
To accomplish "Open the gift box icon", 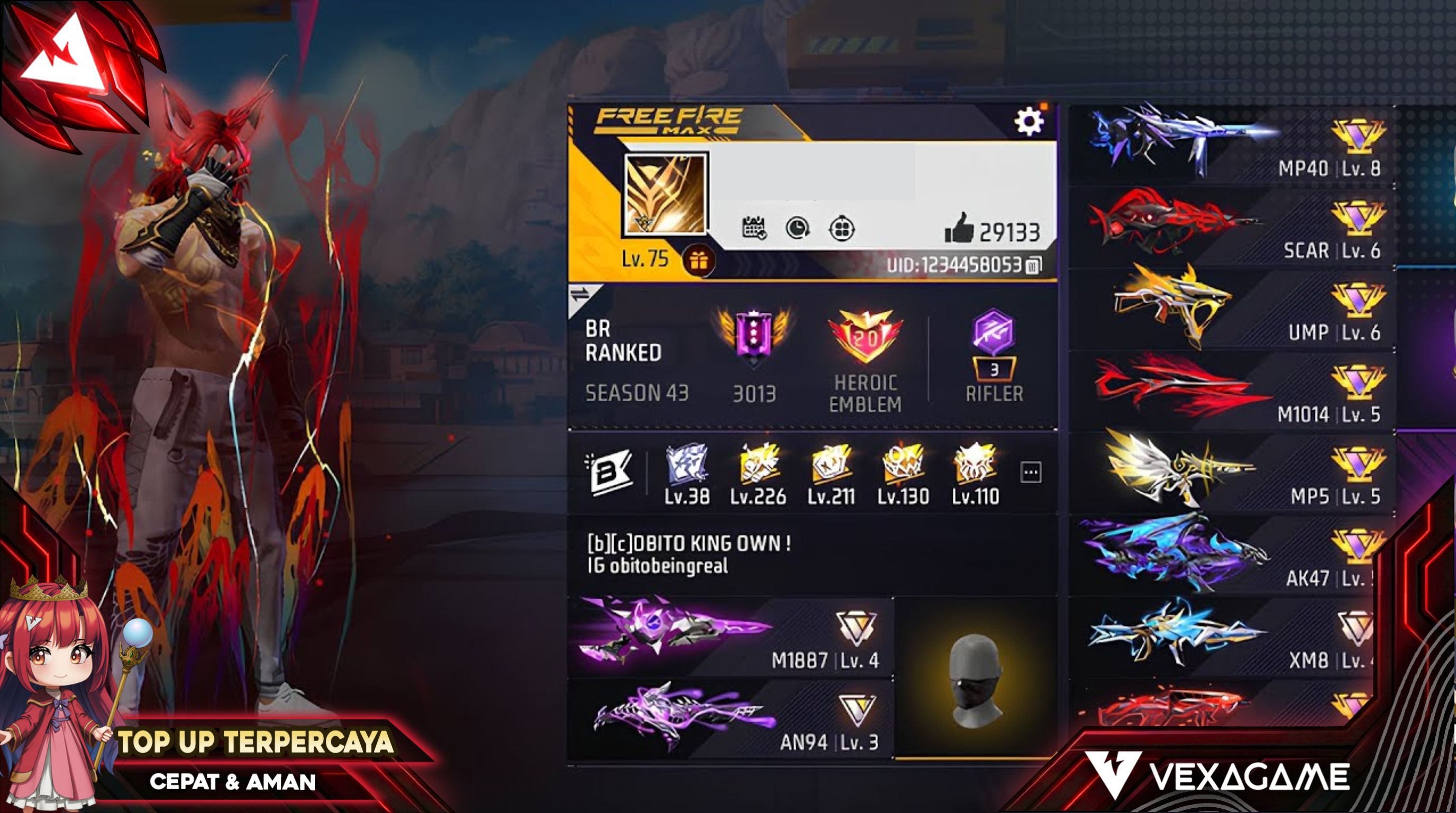I will pyautogui.click(x=698, y=260).
